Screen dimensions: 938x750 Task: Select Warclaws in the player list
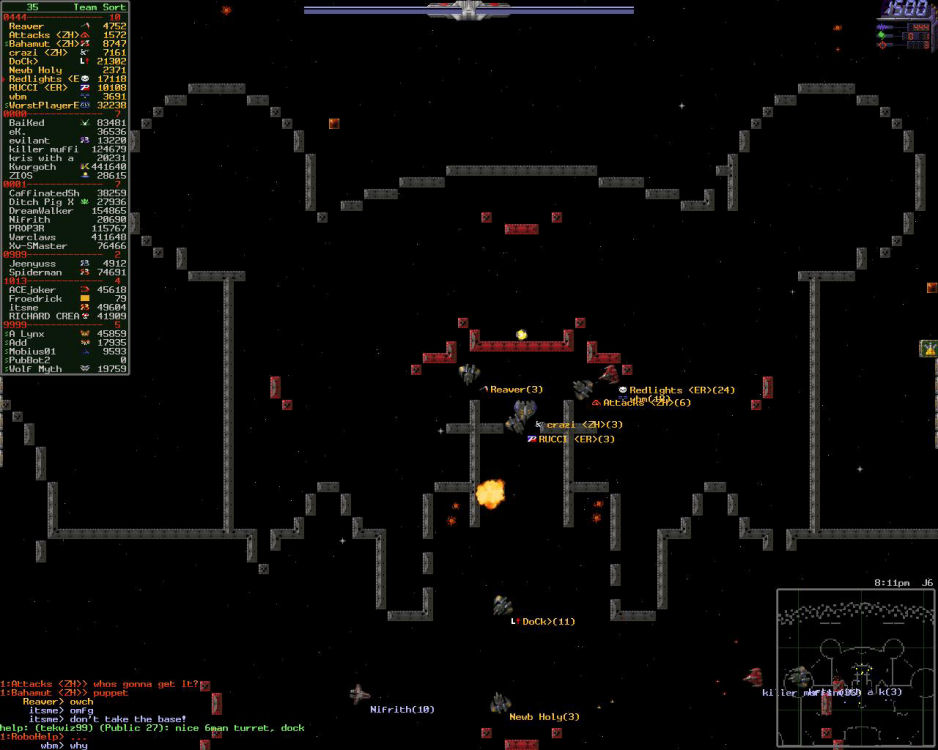35,237
